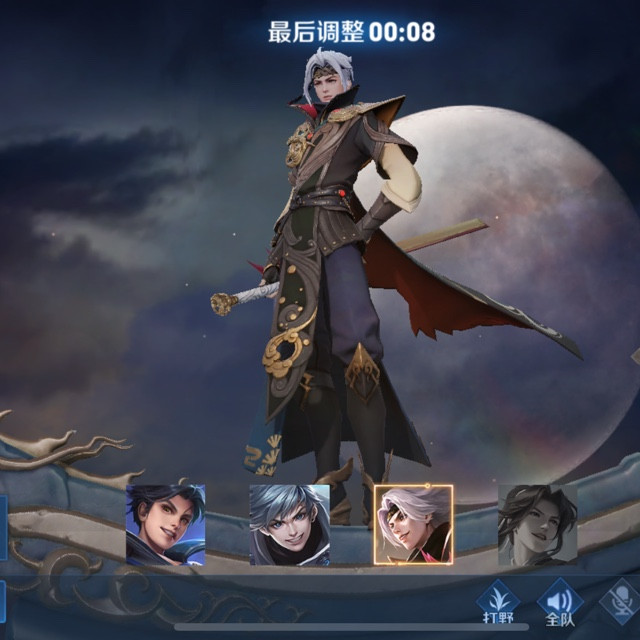640x640 pixels.
Task: Select the highlighted white-haired hero portrait
Action: (x=413, y=524)
